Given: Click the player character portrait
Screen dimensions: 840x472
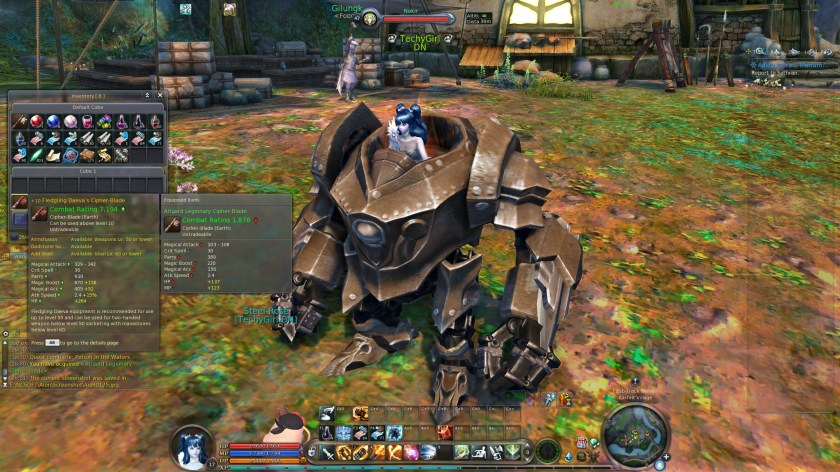Looking at the screenshot, I should (190, 447).
